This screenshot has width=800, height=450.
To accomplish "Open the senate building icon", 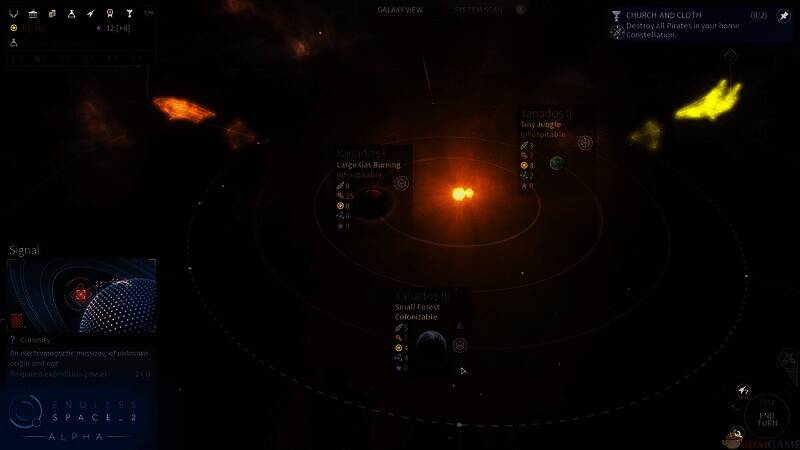I will click(33, 13).
